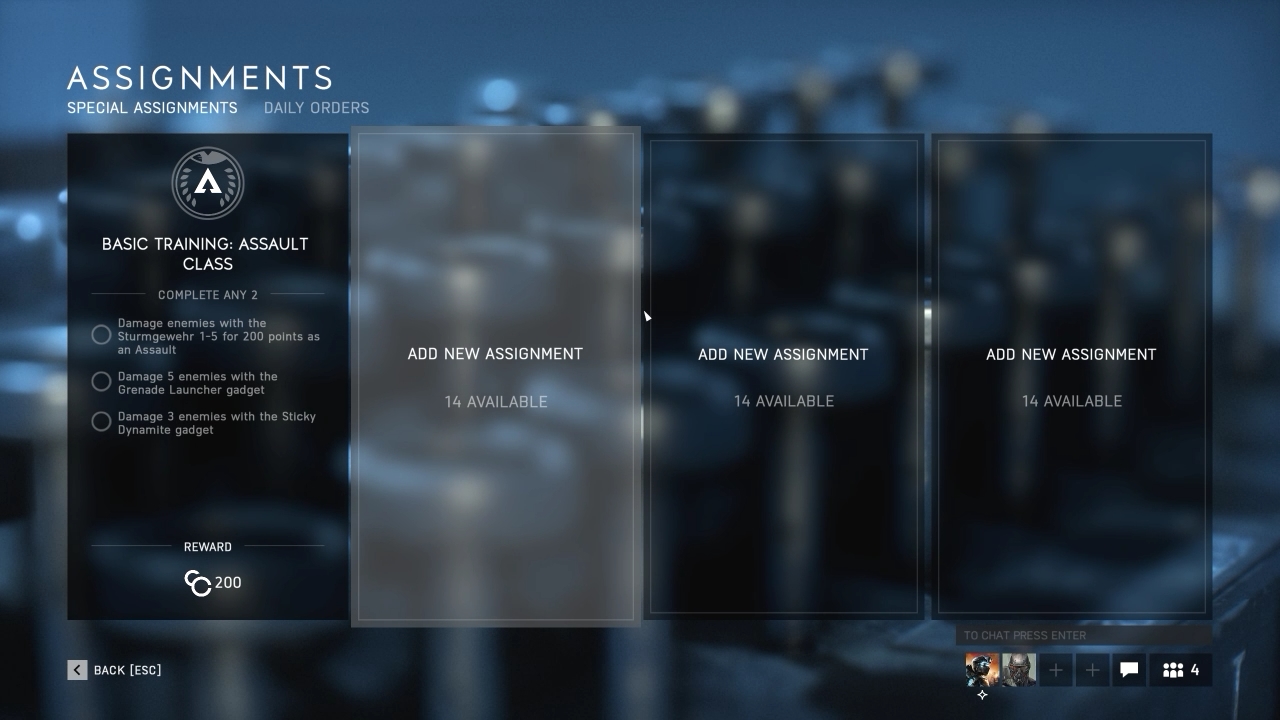
Task: Click the first empty squad invite plus slot
Action: 1056,670
